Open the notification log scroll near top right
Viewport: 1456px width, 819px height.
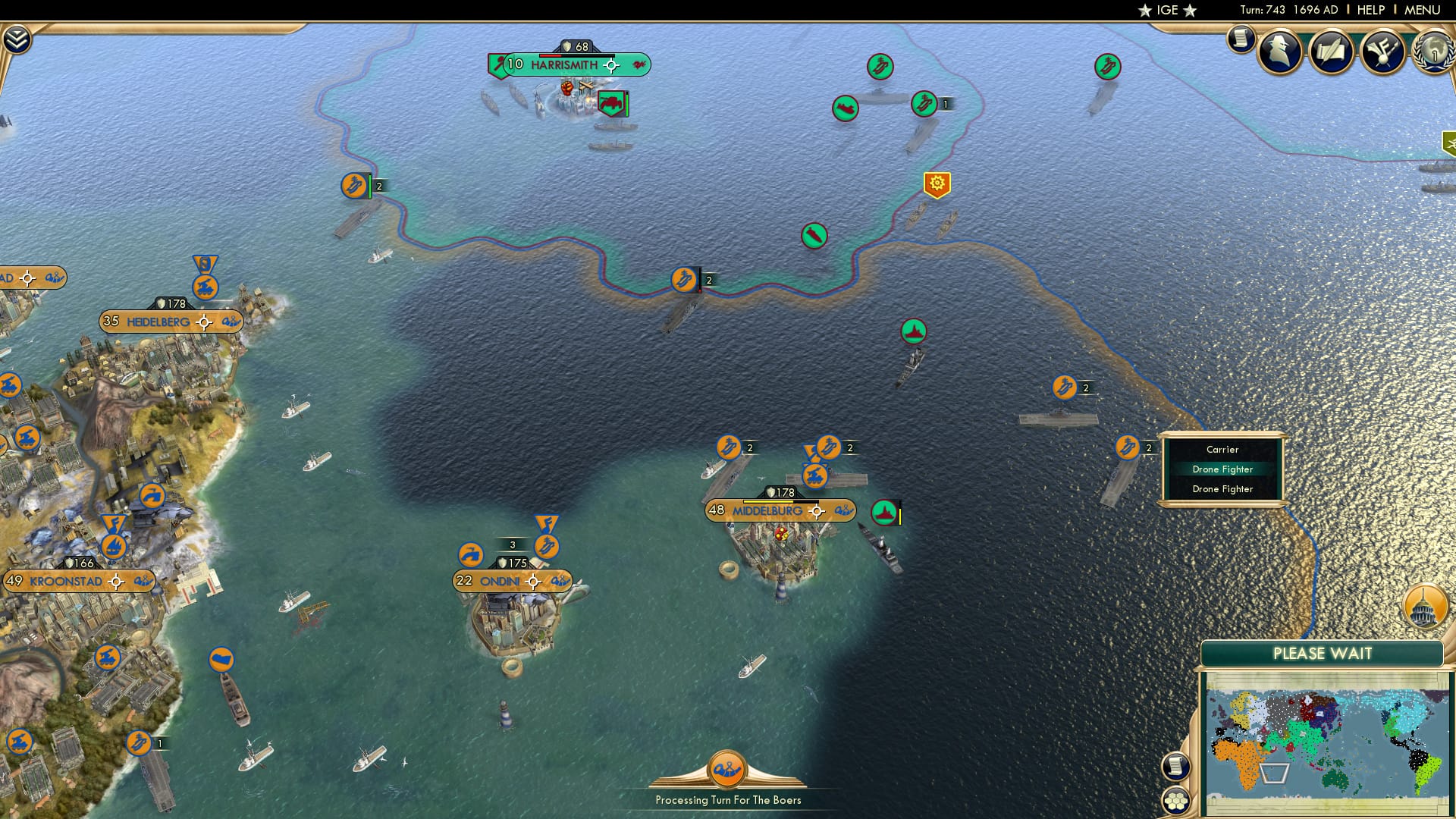(x=1241, y=39)
